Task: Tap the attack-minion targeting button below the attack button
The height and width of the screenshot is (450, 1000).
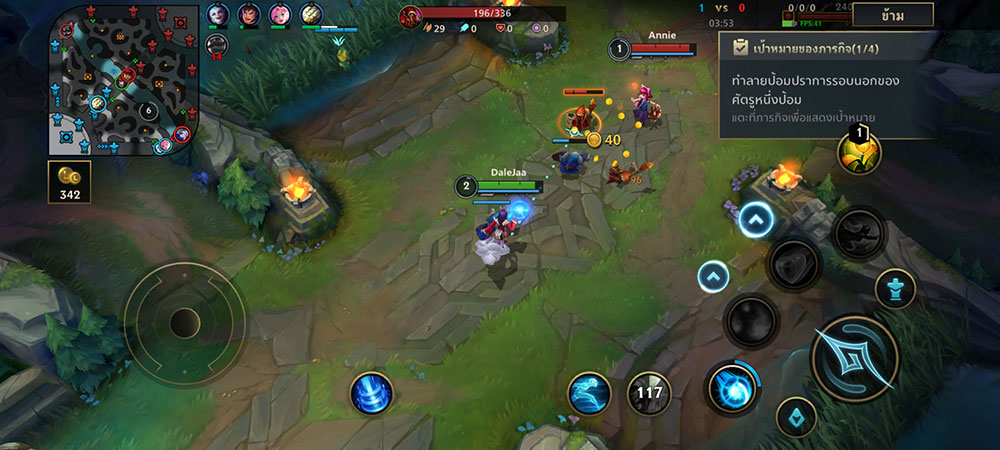Action: pyautogui.click(x=796, y=416)
